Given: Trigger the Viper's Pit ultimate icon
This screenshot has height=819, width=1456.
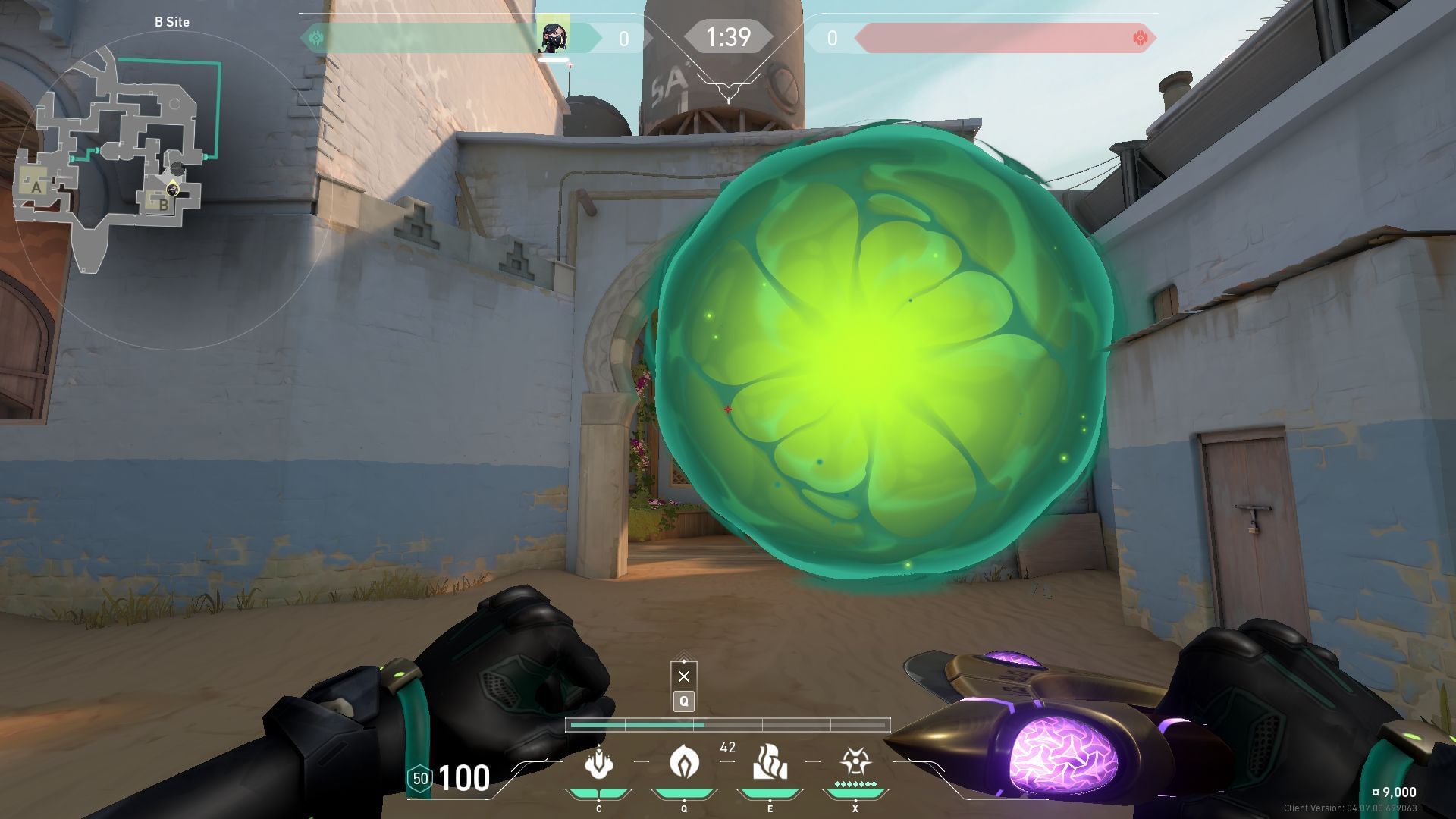Looking at the screenshot, I should coord(855,761).
